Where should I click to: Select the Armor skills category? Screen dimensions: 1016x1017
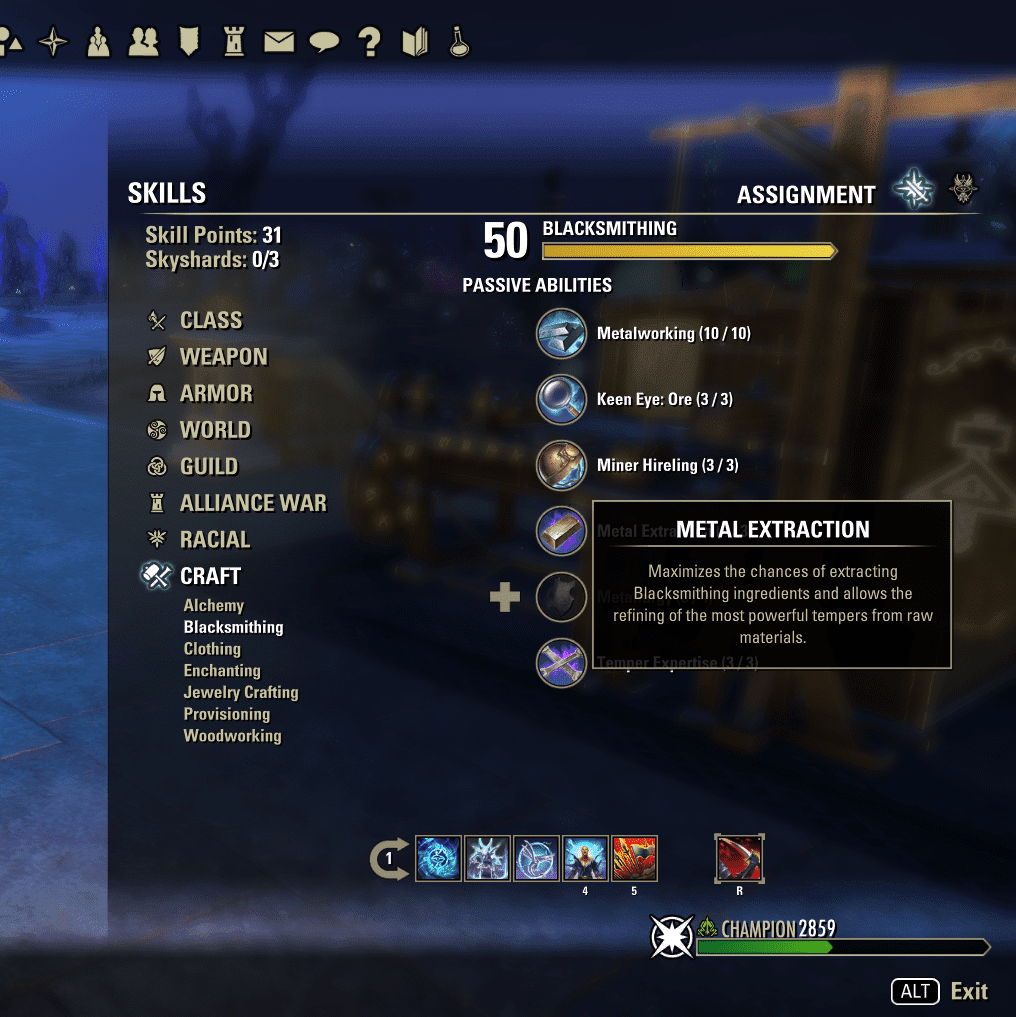[x=216, y=393]
